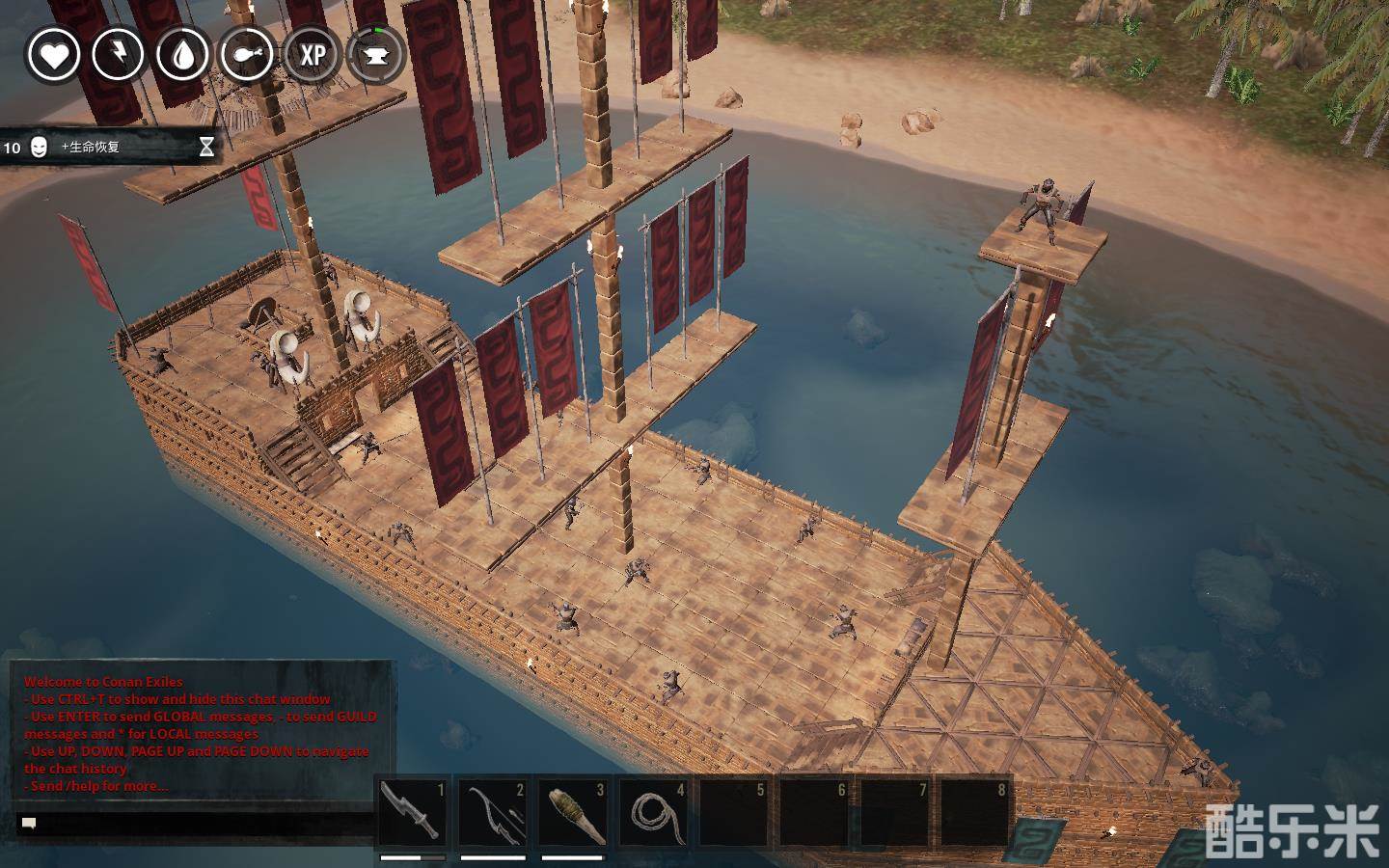
Task: Click the lightning bolt stamina icon
Action: (x=118, y=55)
